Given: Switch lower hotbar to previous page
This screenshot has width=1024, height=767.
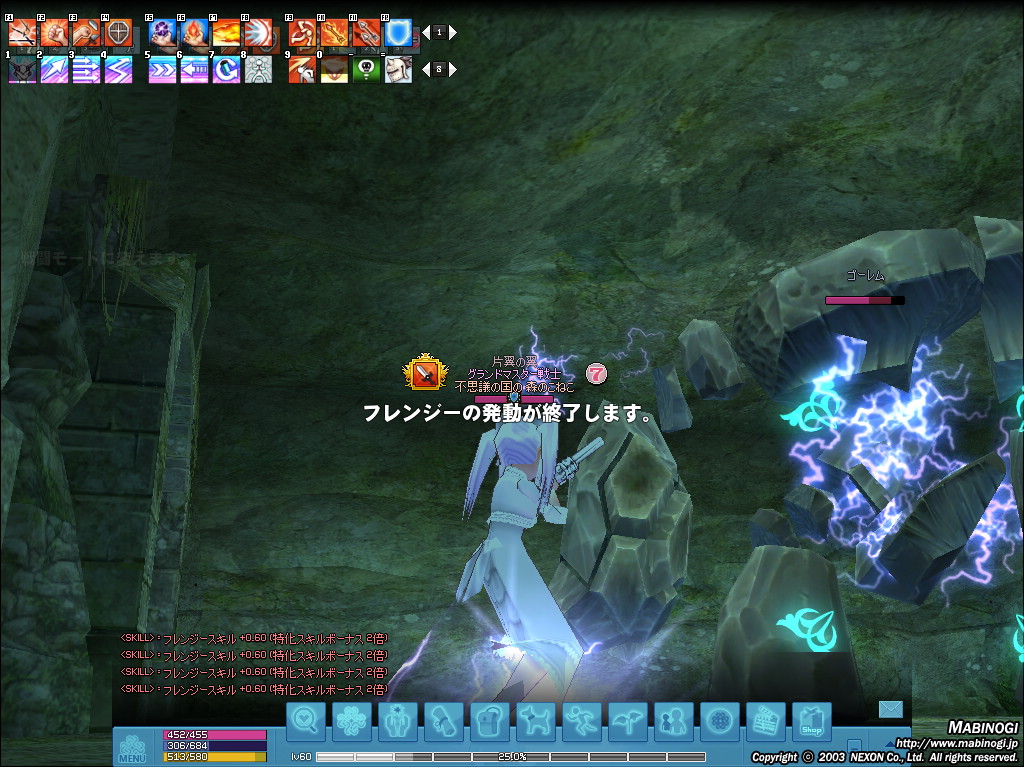Looking at the screenshot, I should [x=425, y=69].
